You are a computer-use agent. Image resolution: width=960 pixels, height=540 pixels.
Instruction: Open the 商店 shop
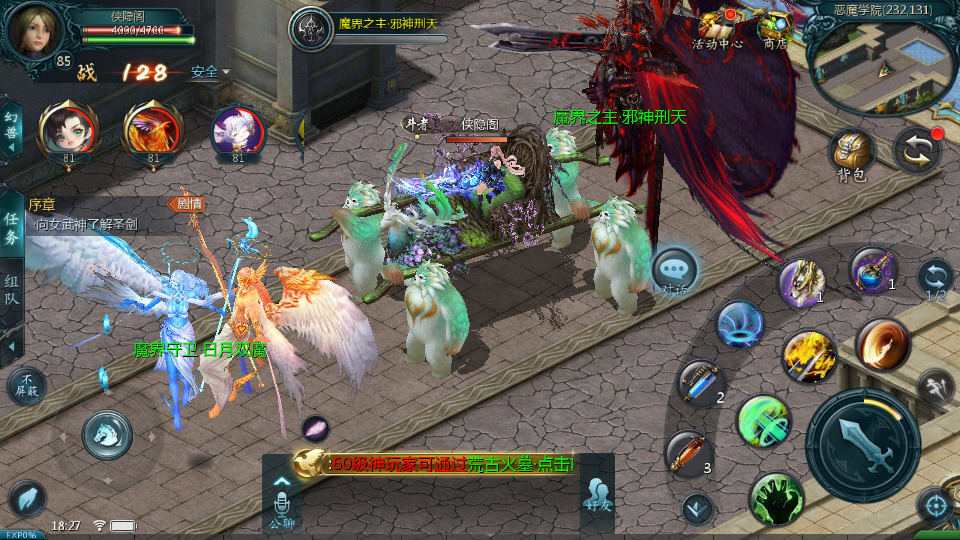point(774,30)
